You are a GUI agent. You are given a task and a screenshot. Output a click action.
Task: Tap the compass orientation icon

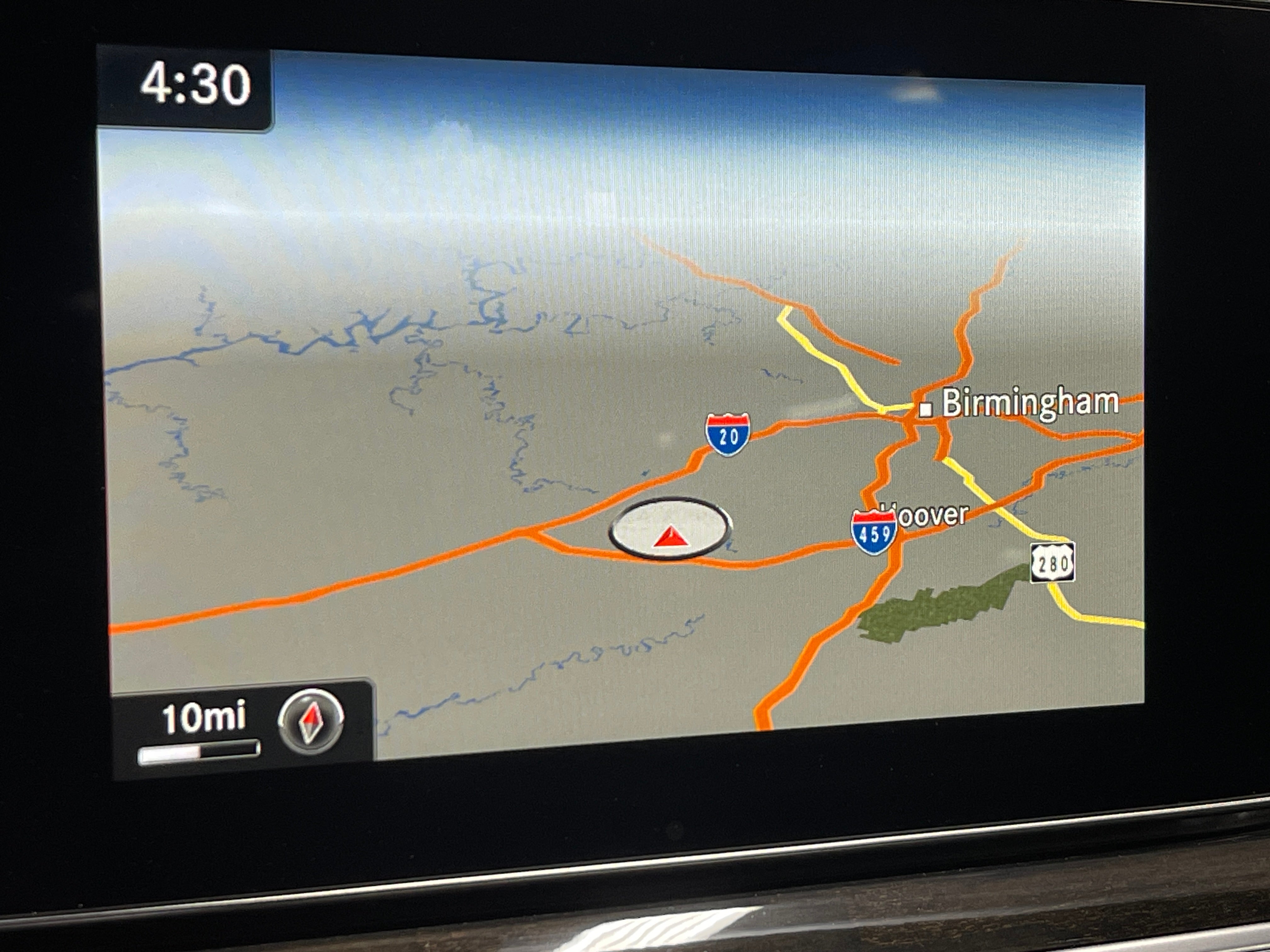(x=311, y=721)
